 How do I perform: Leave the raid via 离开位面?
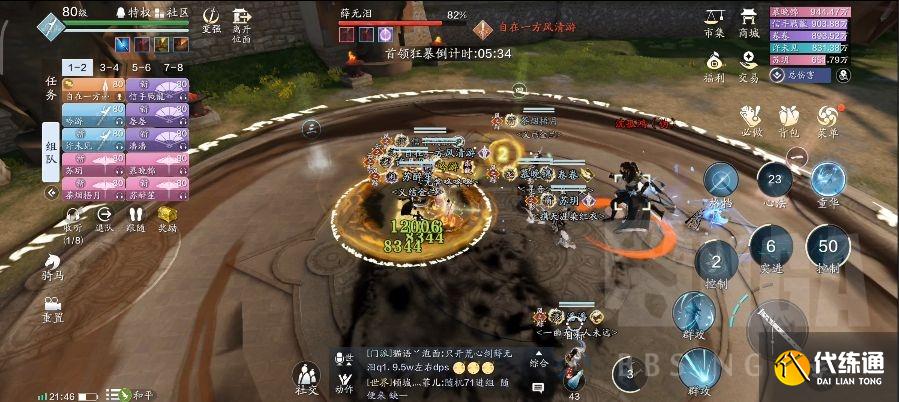pyautogui.click(x=241, y=20)
